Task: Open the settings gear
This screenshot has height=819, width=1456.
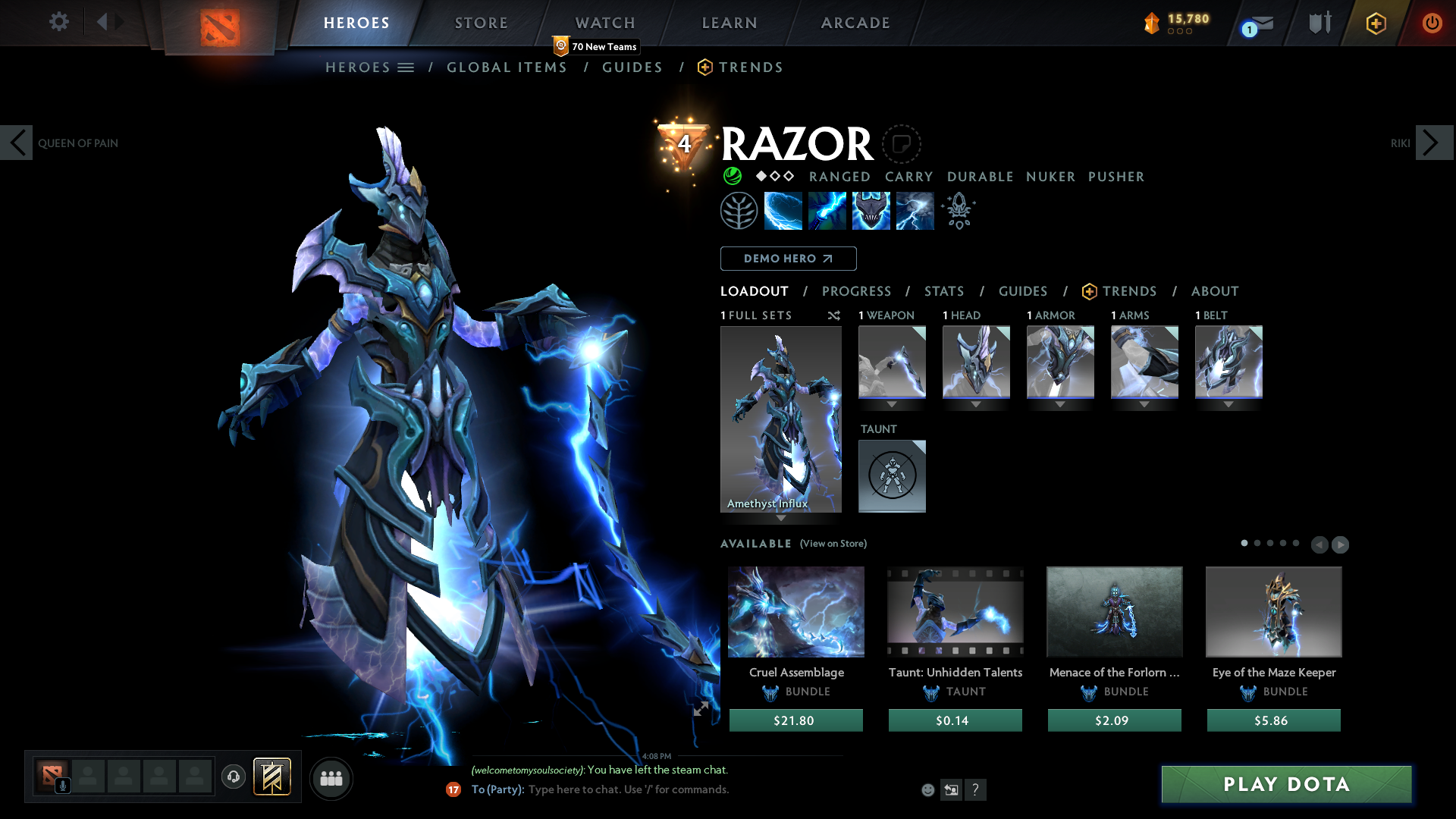Action: click(58, 21)
